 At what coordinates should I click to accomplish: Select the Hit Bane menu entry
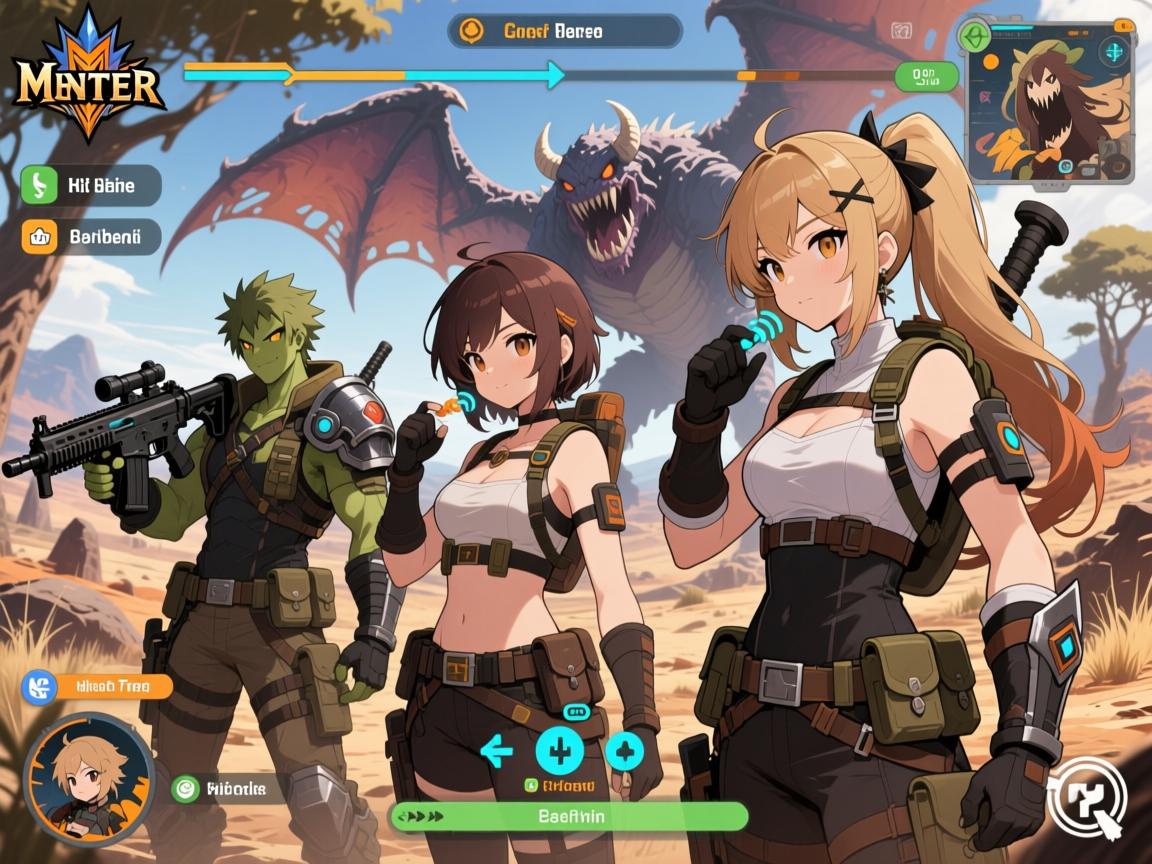[x=90, y=185]
